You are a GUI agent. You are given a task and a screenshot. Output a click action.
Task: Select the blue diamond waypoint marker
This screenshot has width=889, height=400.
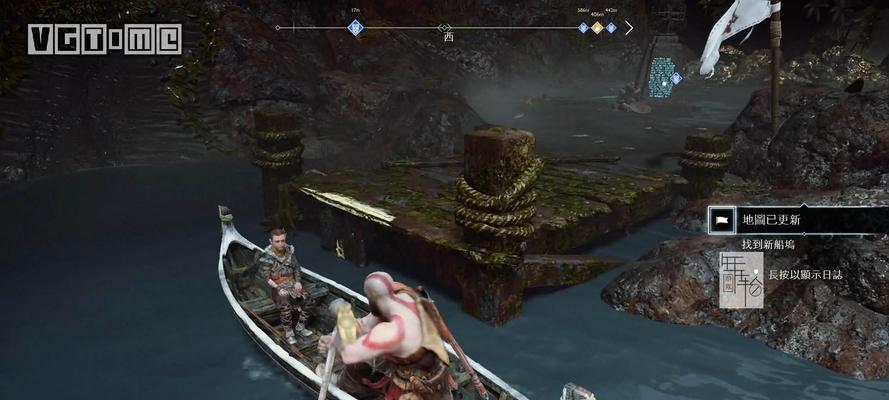point(676,78)
